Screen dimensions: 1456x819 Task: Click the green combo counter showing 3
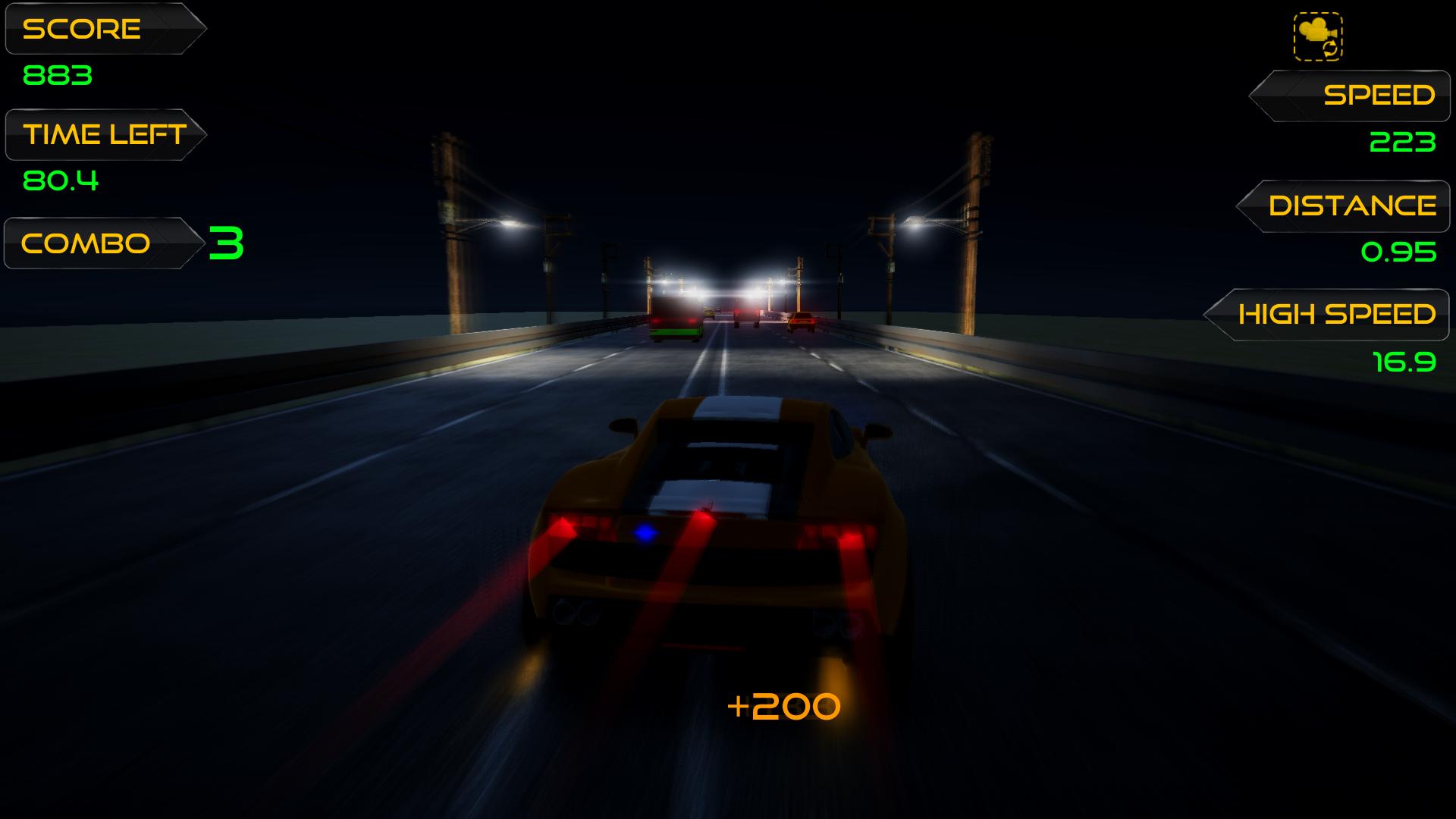tap(226, 241)
